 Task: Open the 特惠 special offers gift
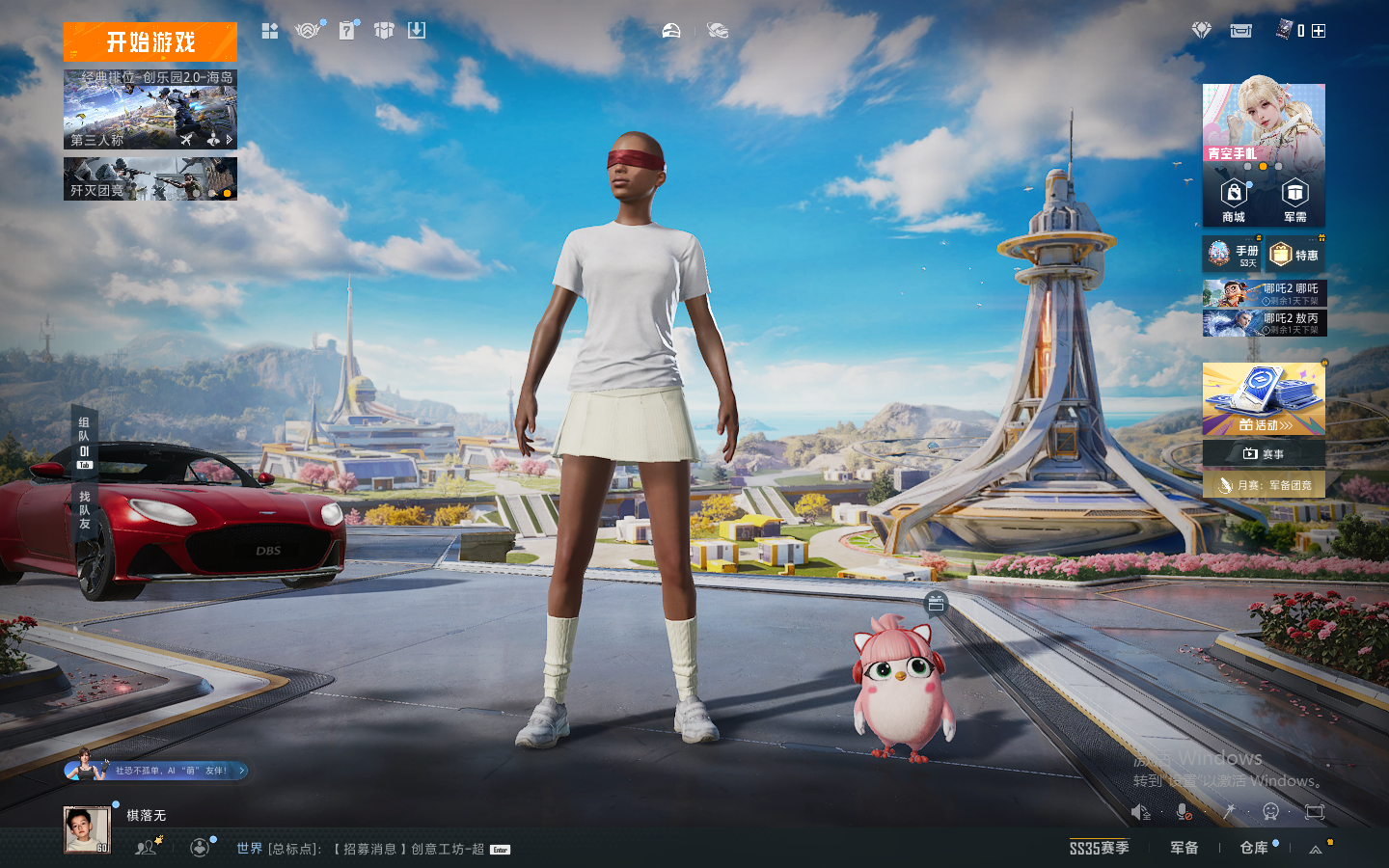tap(1294, 255)
